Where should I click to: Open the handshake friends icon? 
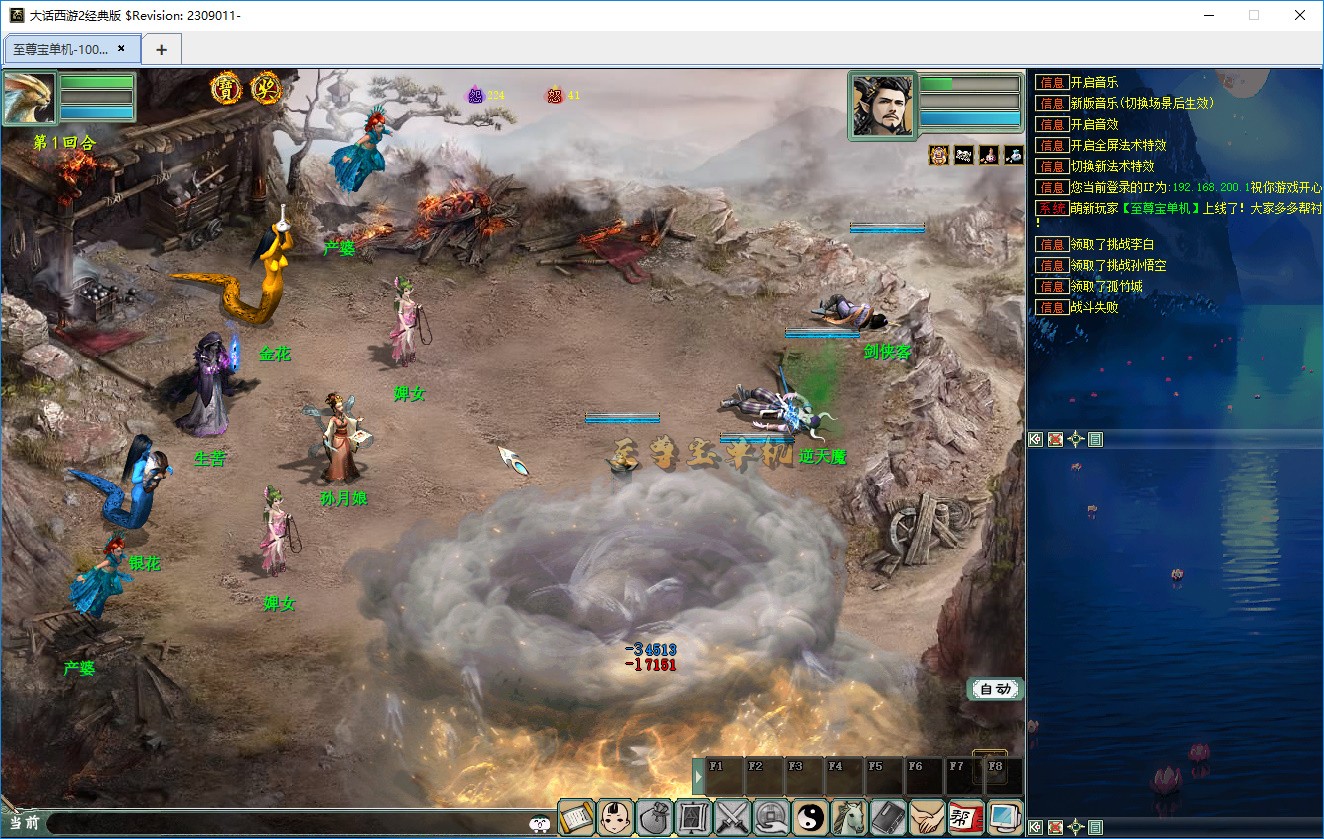pyautogui.click(x=928, y=818)
